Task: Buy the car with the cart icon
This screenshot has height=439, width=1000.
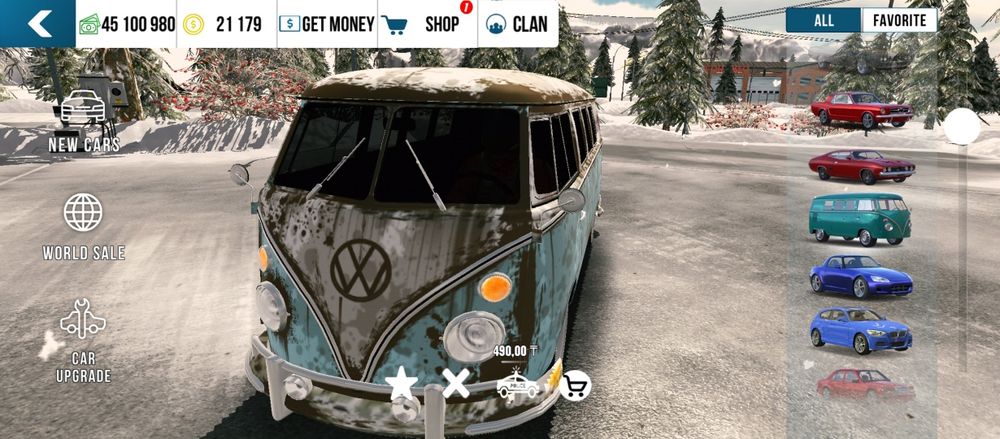Action: pyautogui.click(x=575, y=385)
